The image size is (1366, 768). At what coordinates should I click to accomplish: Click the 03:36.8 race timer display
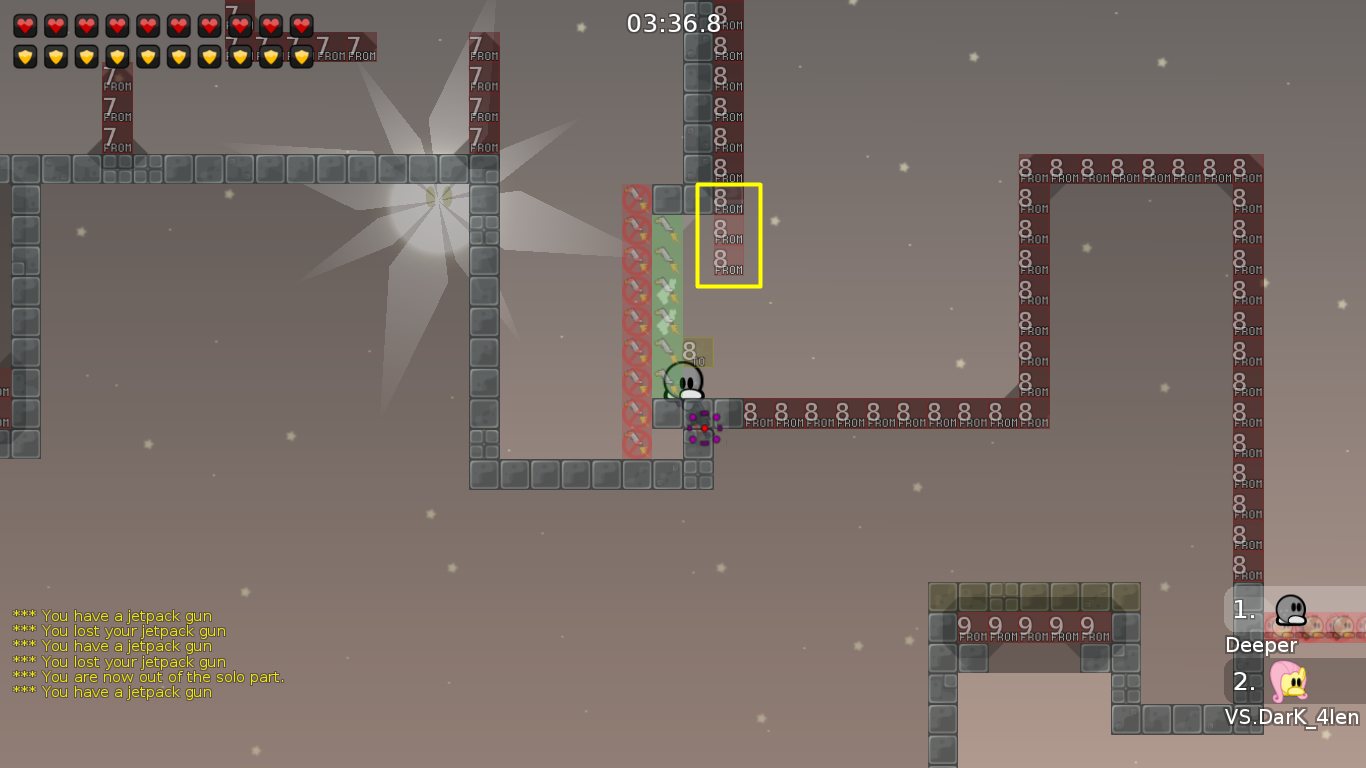(671, 22)
